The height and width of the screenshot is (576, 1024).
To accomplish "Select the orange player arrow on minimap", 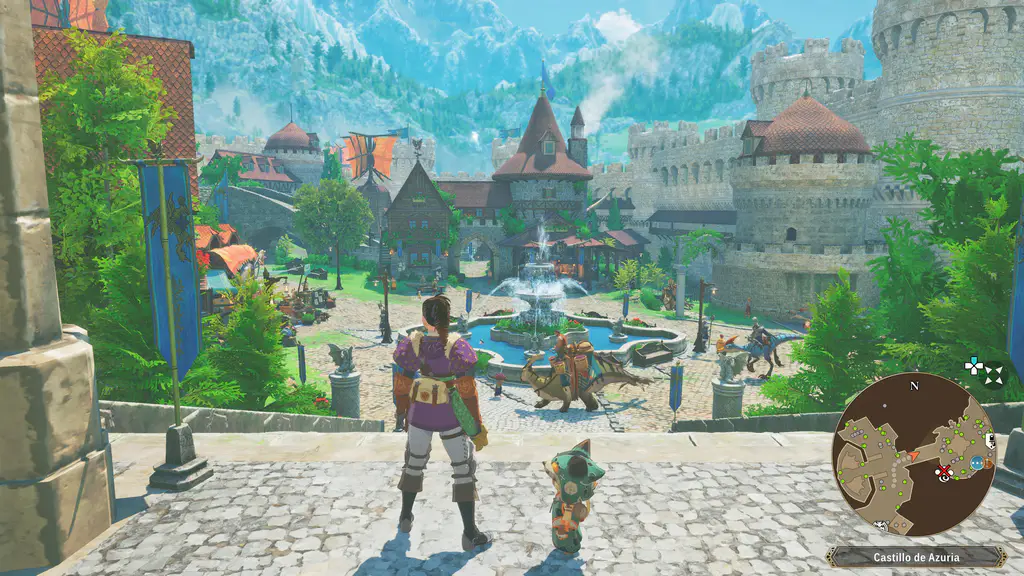I will 913,455.
